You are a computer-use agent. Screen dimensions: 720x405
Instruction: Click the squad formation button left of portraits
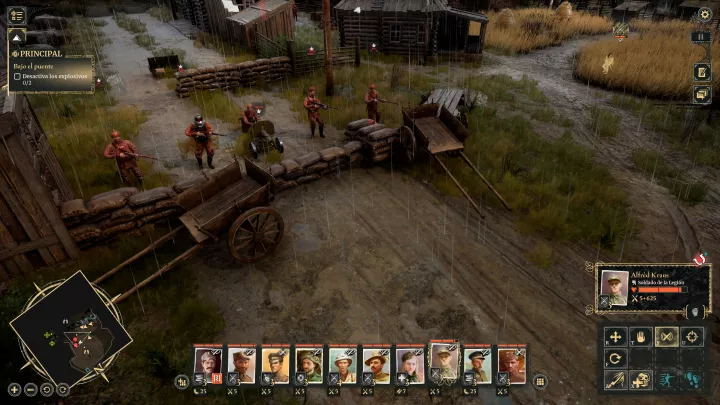182,381
